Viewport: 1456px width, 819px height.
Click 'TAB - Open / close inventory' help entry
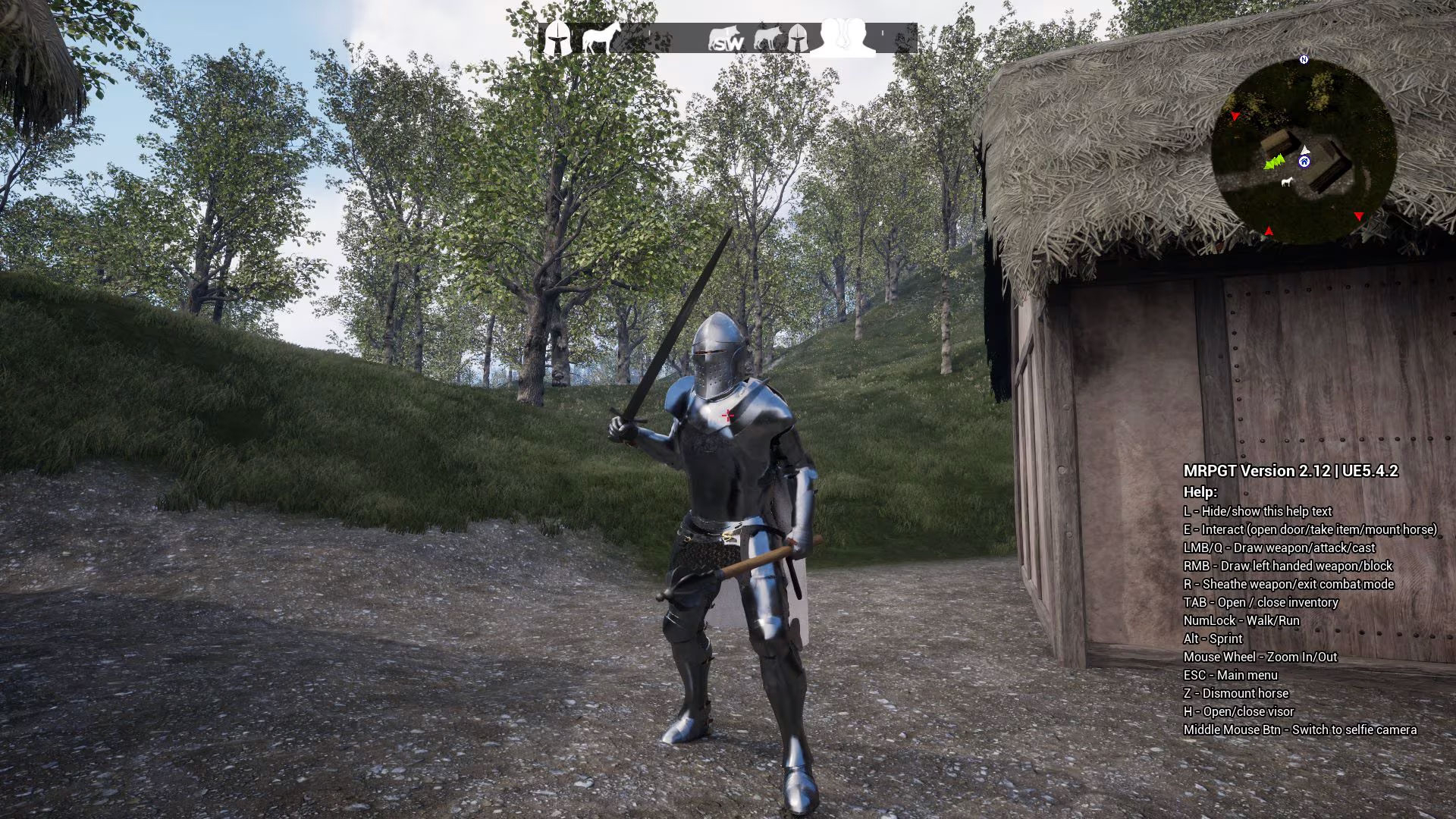[1261, 602]
